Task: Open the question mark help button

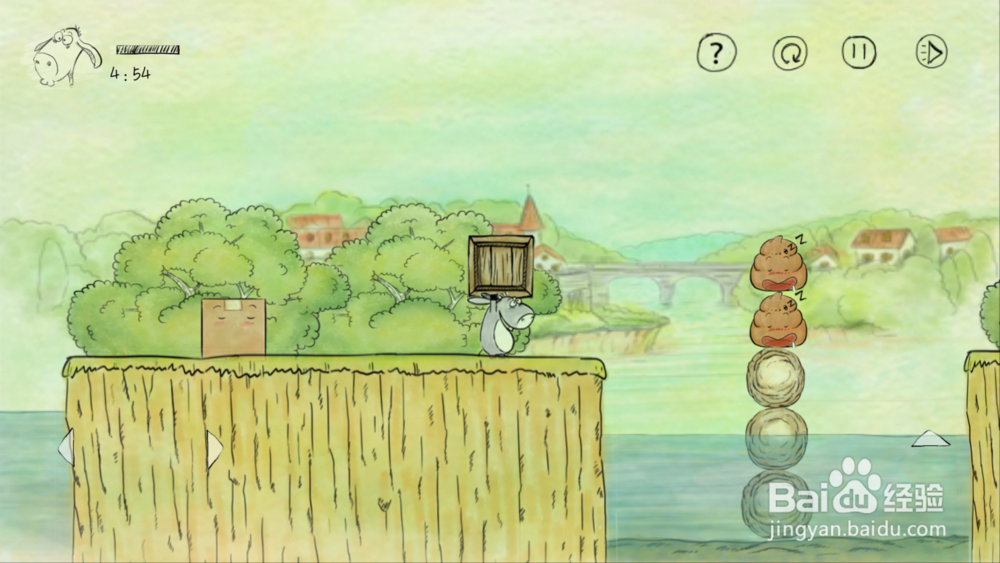Action: [x=716, y=52]
